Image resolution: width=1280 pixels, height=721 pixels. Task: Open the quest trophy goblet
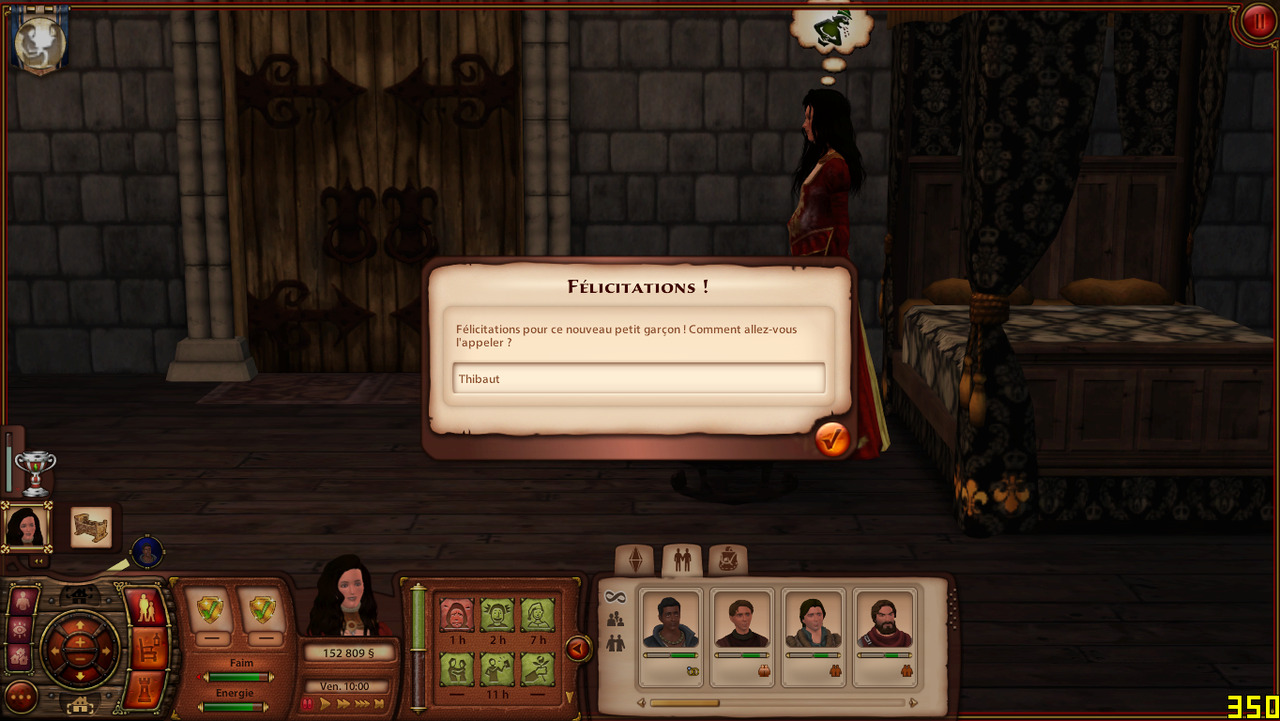[36, 472]
